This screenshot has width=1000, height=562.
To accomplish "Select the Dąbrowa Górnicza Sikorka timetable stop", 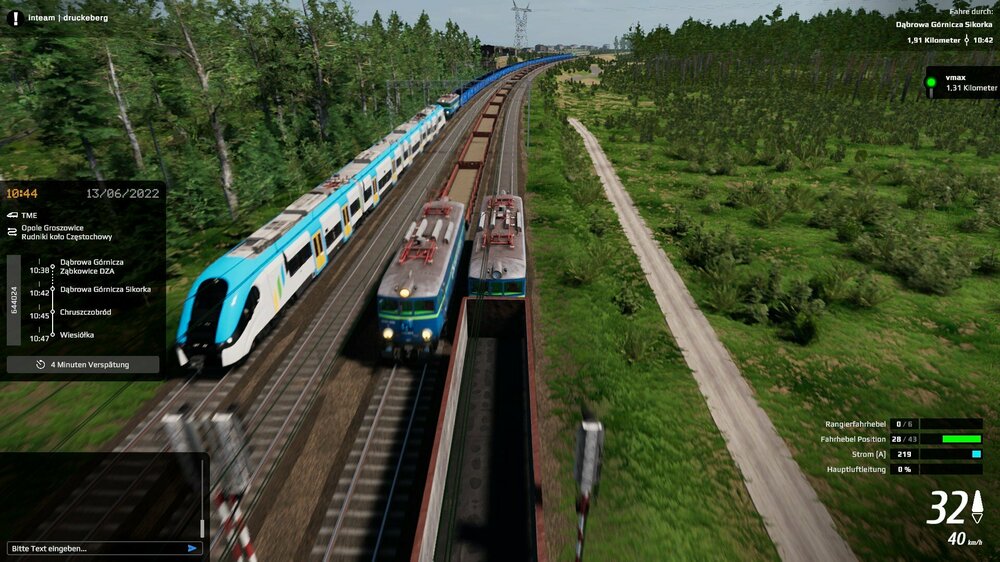I will tap(105, 289).
